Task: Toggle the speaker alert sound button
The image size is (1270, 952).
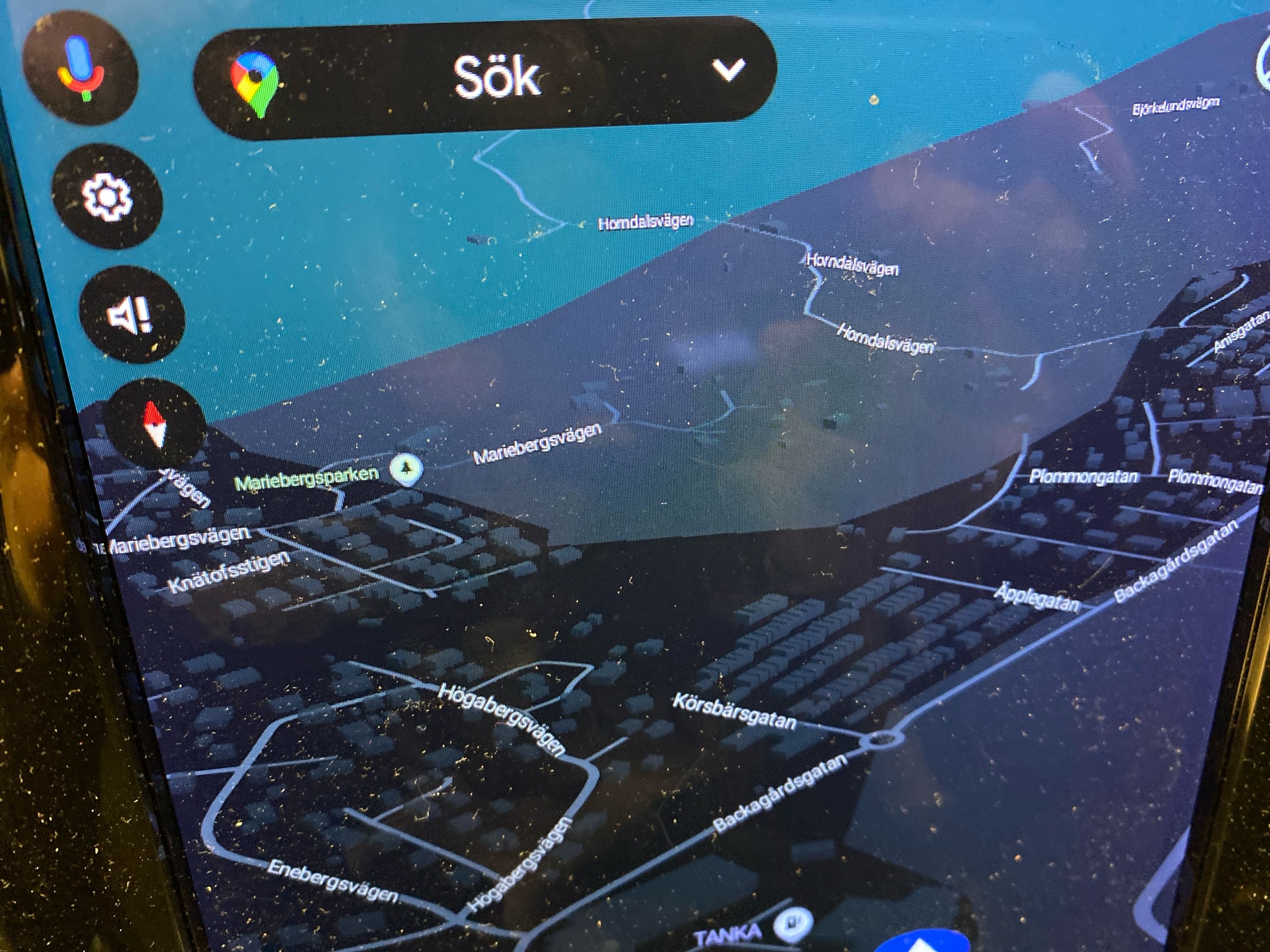Action: (131, 315)
